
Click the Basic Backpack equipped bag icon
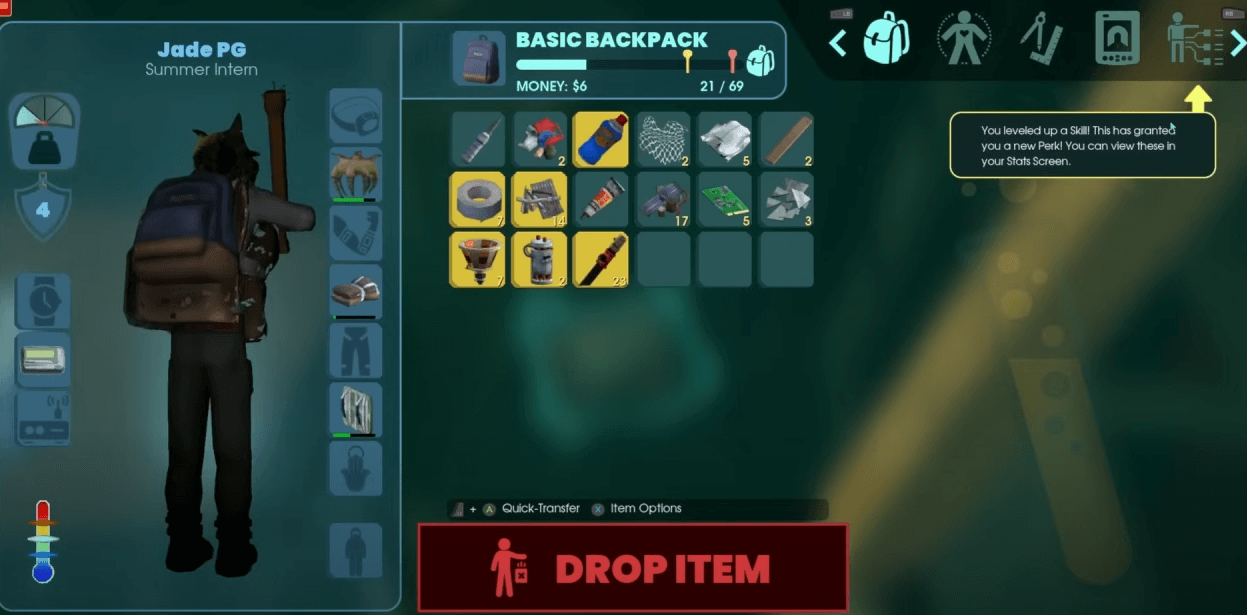477,58
